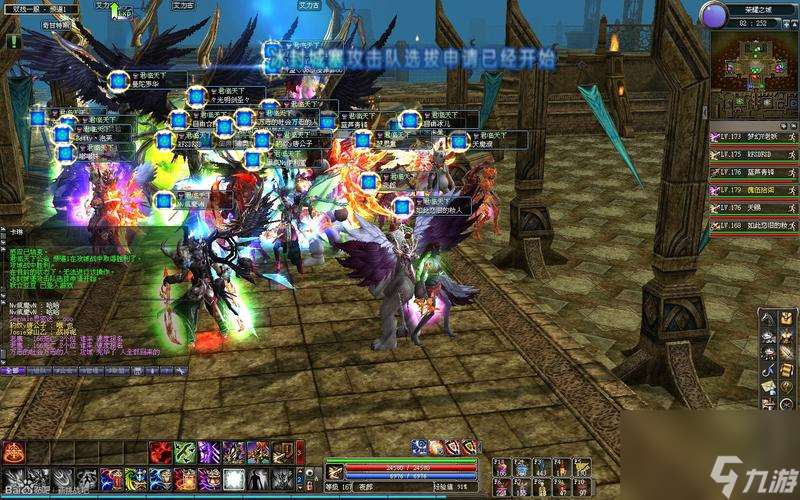Click the red shield buff icon
This screenshot has height=500, width=800.
coord(453,447)
